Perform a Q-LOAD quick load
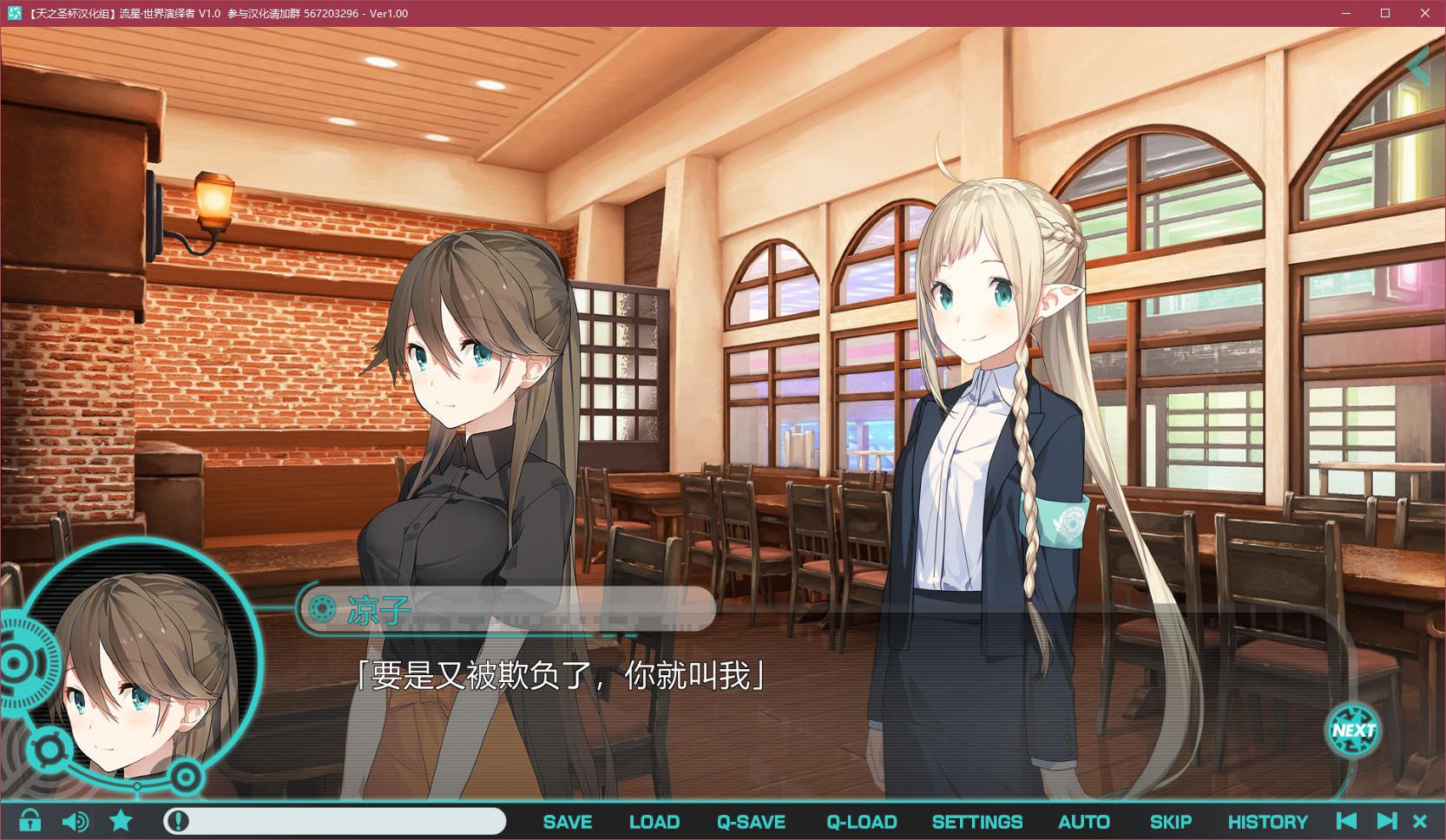 (861, 821)
